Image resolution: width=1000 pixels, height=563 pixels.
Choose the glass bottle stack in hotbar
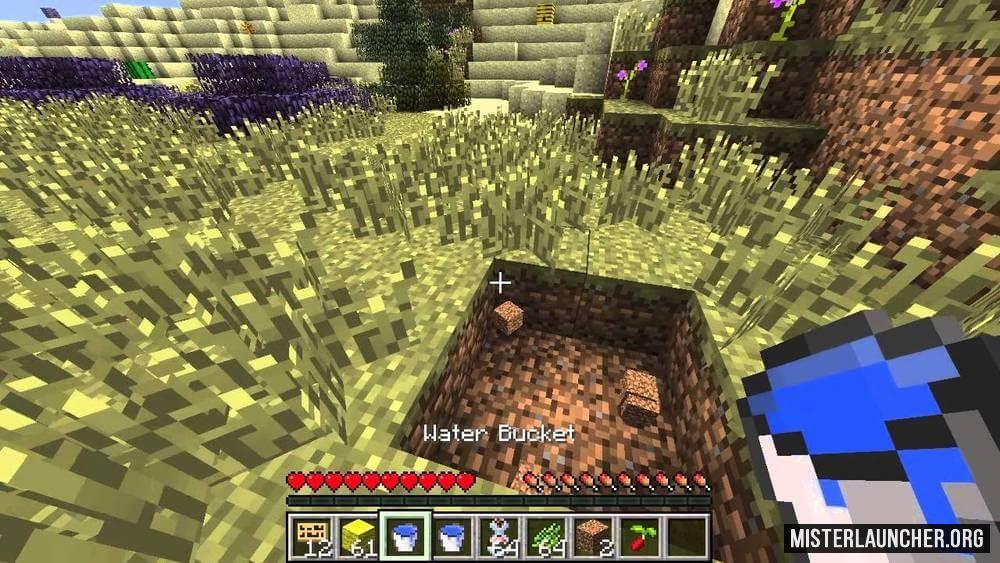point(497,535)
